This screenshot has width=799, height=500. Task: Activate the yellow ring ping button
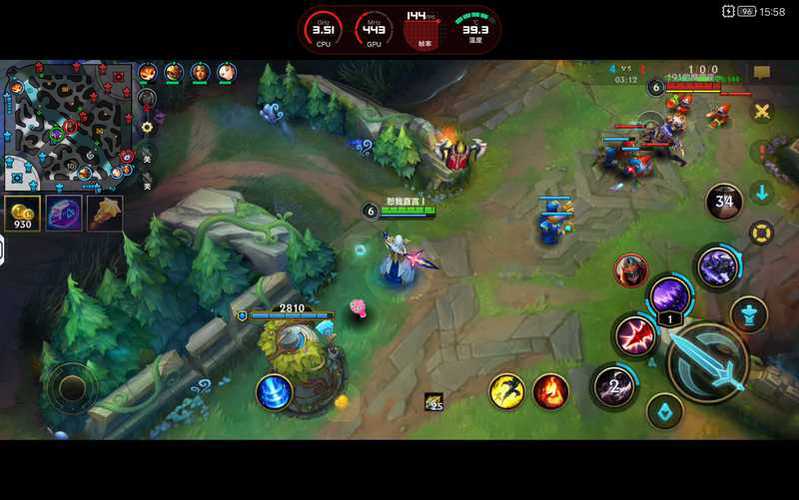762,234
